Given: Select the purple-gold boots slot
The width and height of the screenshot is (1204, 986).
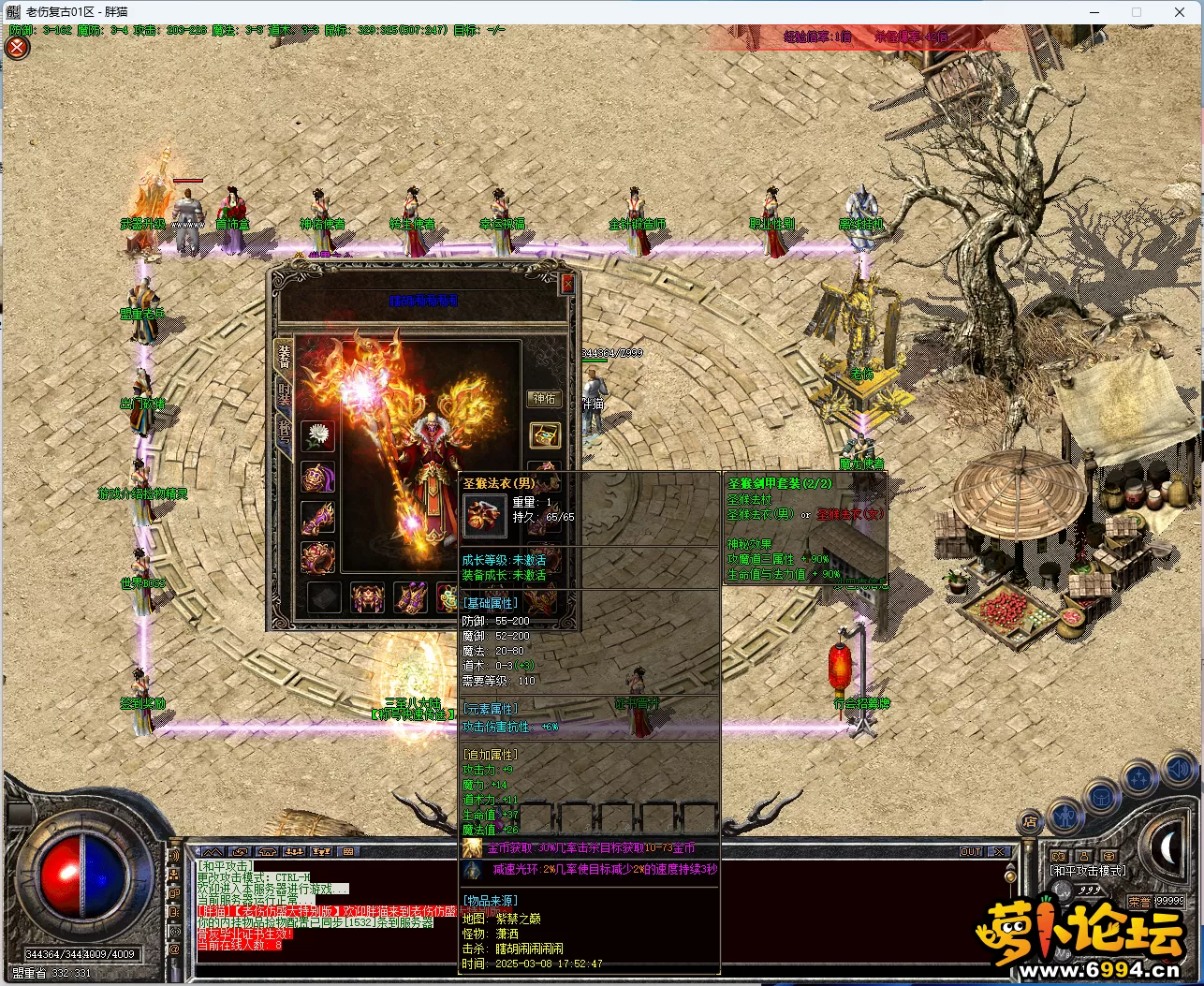Looking at the screenshot, I should pyautogui.click(x=410, y=596).
